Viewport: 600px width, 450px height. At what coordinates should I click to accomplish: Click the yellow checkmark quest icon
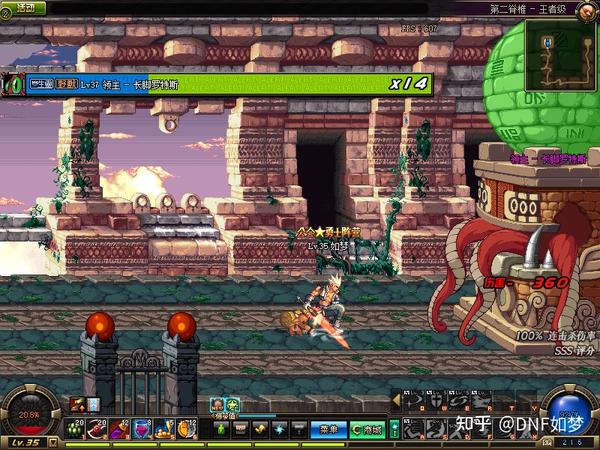point(259,429)
